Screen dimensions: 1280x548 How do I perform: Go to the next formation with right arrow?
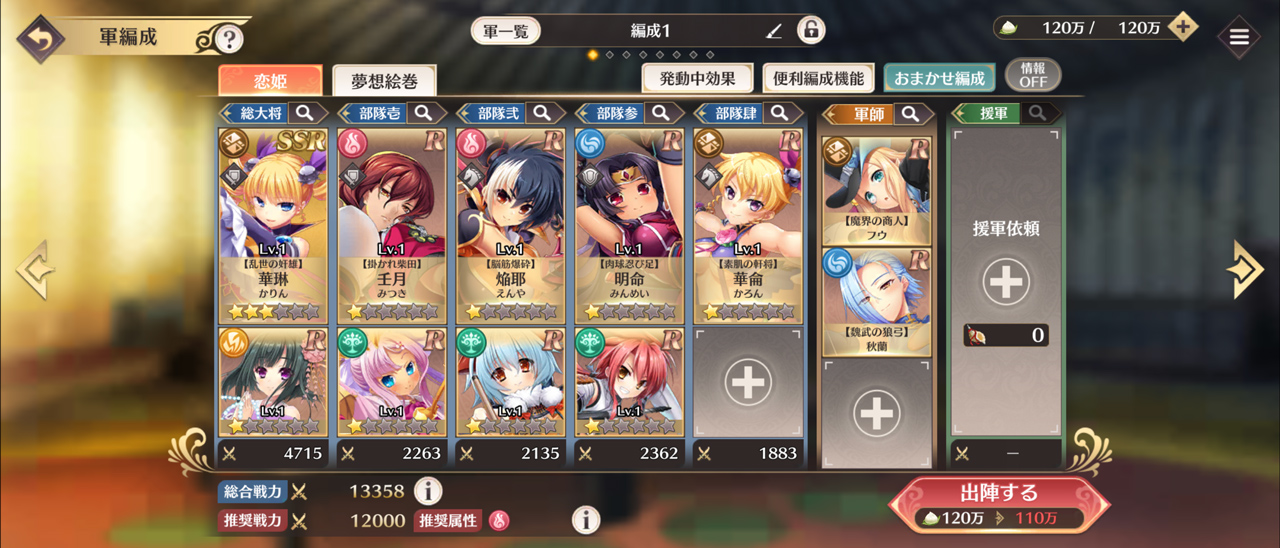pyautogui.click(x=1245, y=269)
